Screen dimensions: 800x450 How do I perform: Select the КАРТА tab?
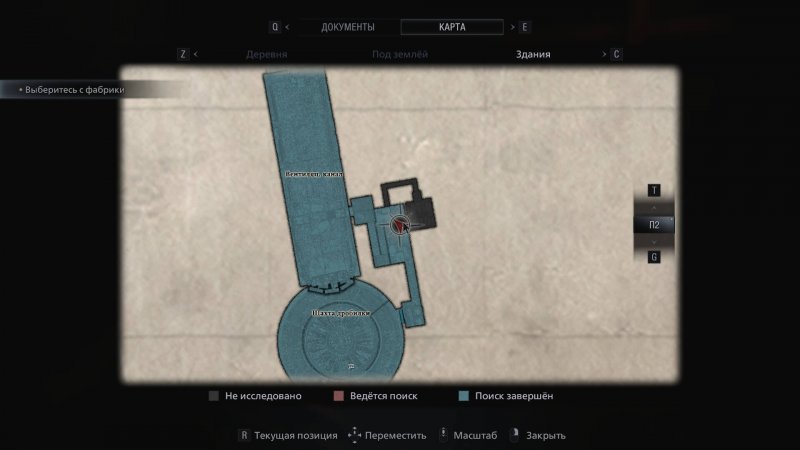[x=452, y=27]
